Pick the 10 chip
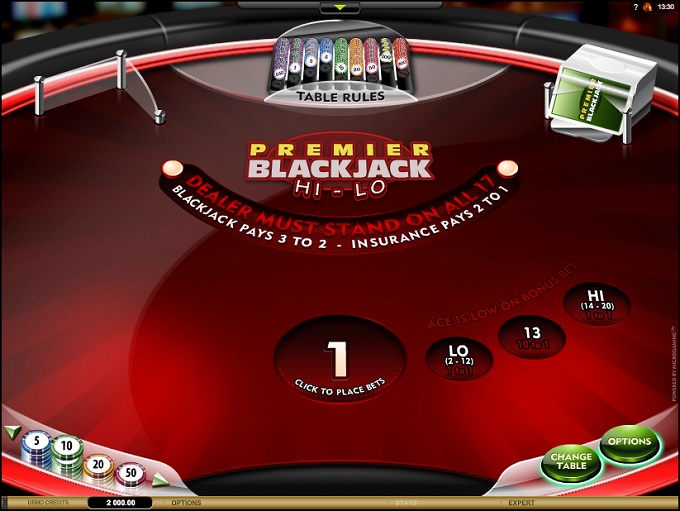This screenshot has height=511, width=680. coord(67,446)
